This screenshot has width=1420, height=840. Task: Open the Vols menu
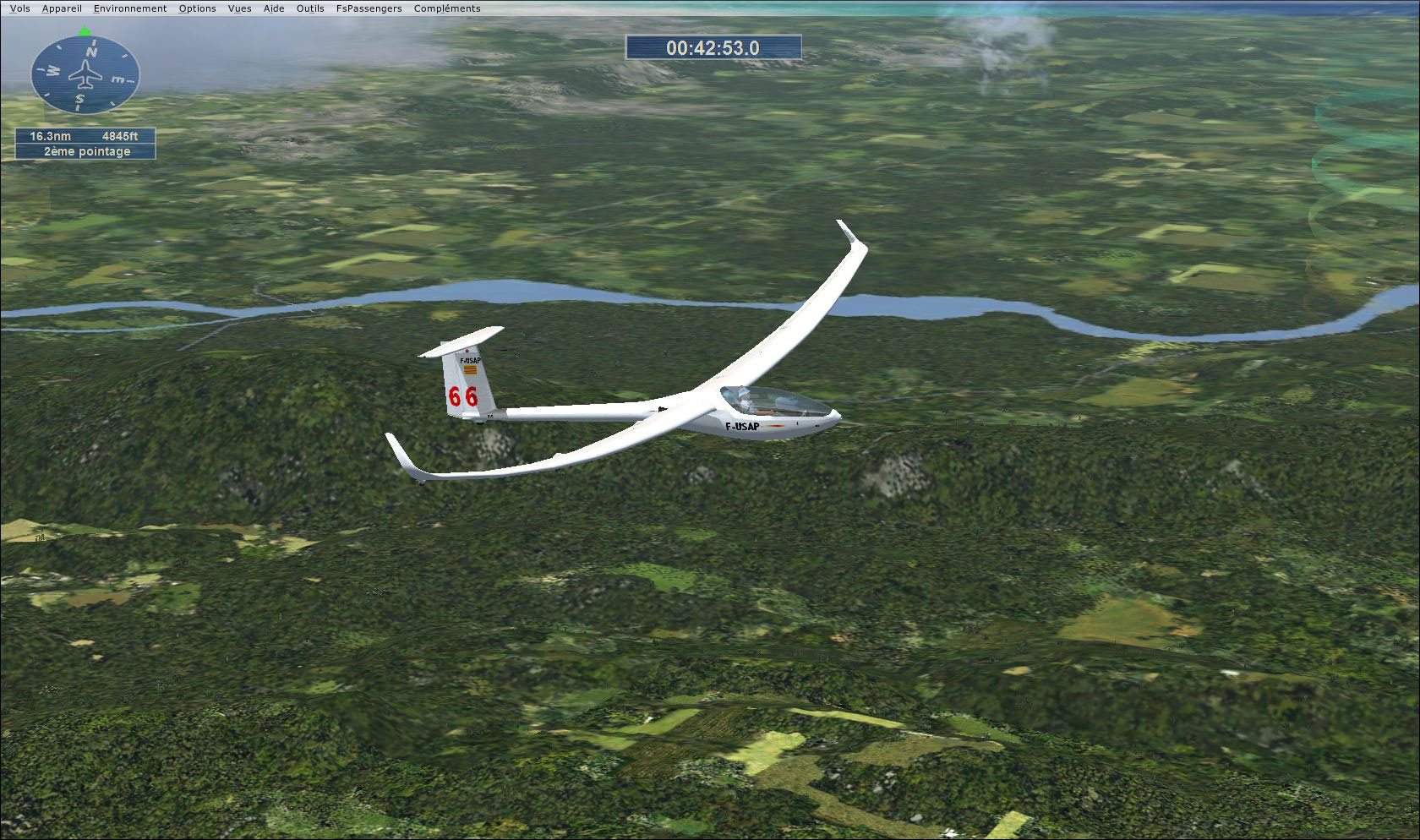click(19, 8)
